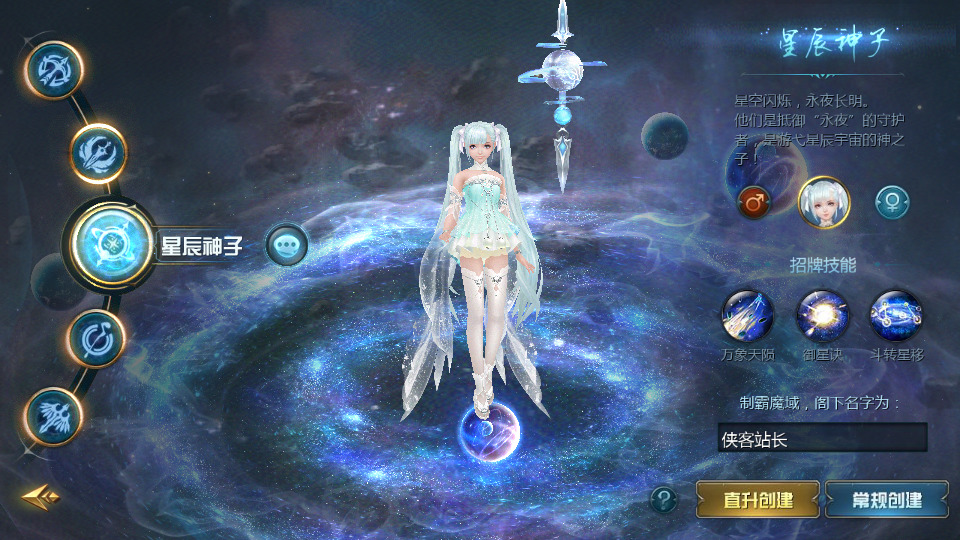The width and height of the screenshot is (960, 540).
Task: Choose the winged emblem class icon
Action: pos(53,415)
